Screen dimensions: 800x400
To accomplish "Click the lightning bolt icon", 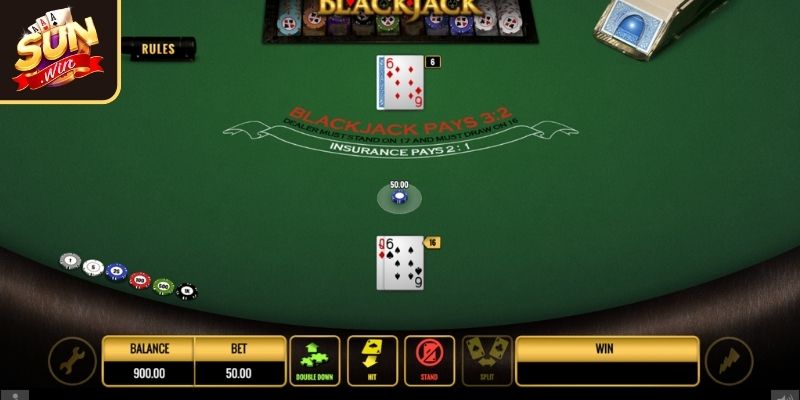I will tap(728, 362).
